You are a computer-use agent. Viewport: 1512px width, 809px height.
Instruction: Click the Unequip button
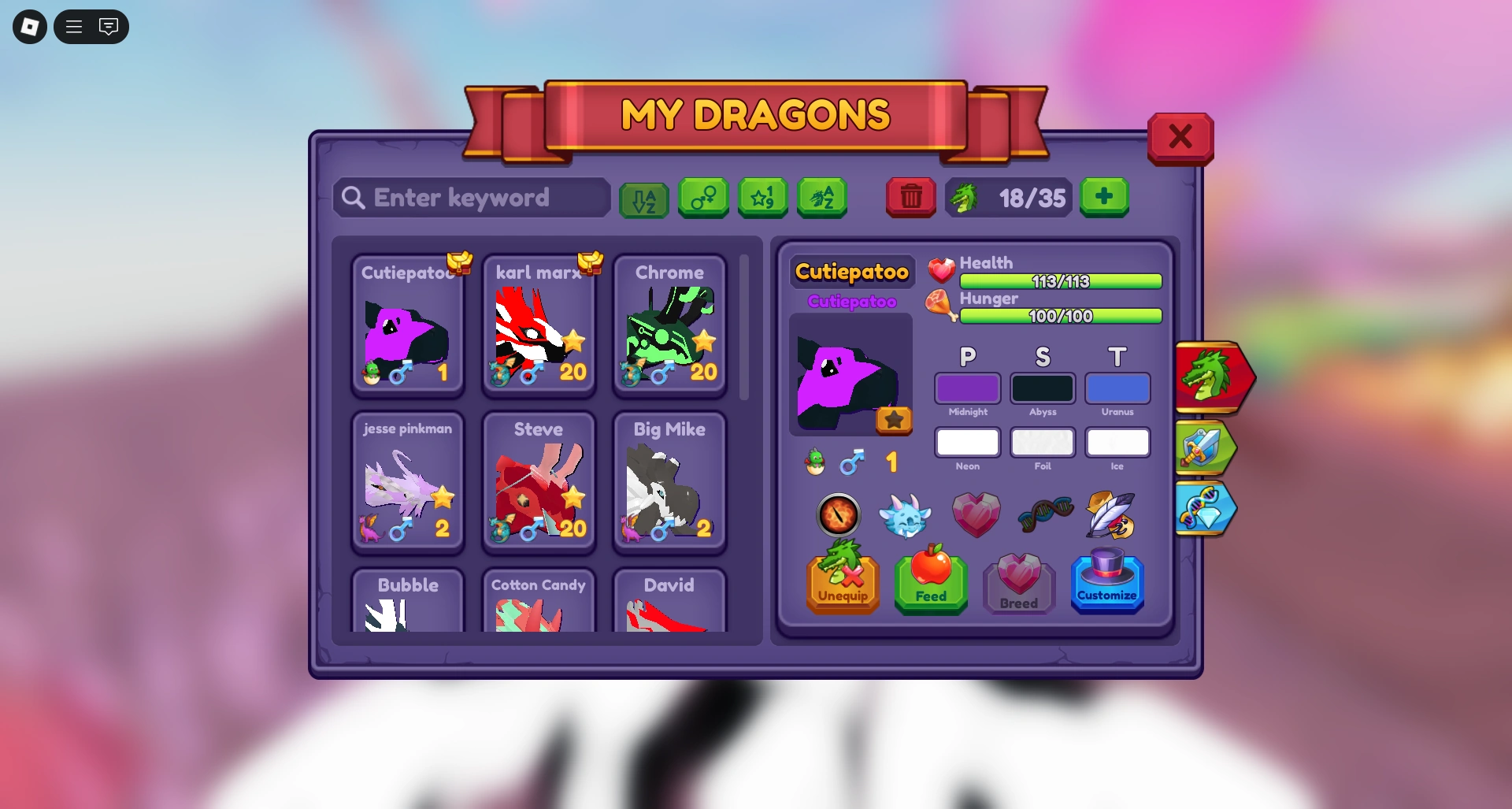(x=843, y=584)
